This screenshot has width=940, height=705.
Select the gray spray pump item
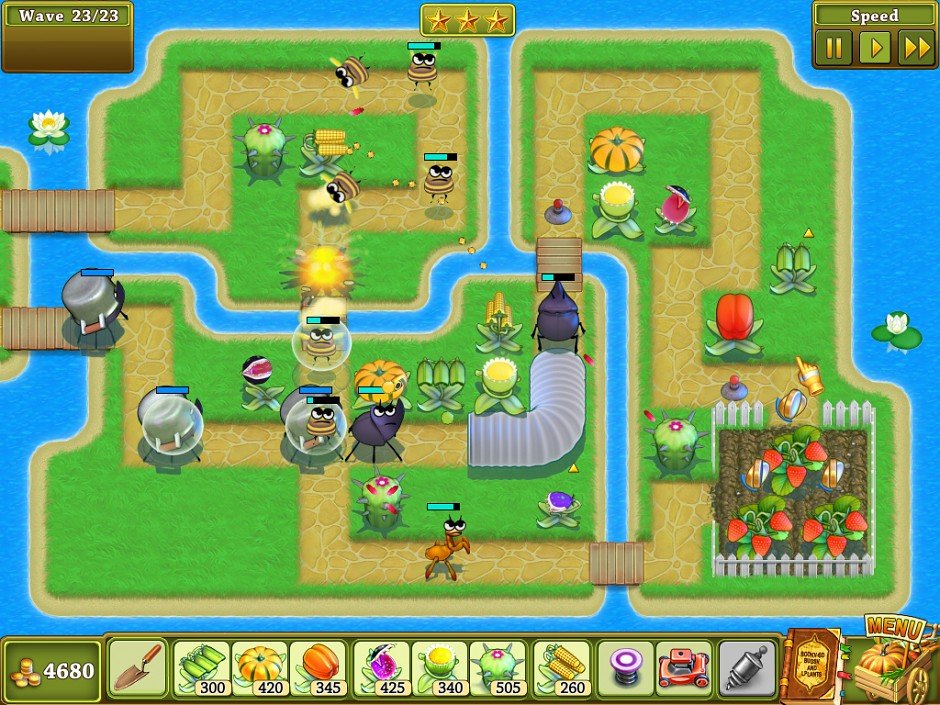coord(746,667)
